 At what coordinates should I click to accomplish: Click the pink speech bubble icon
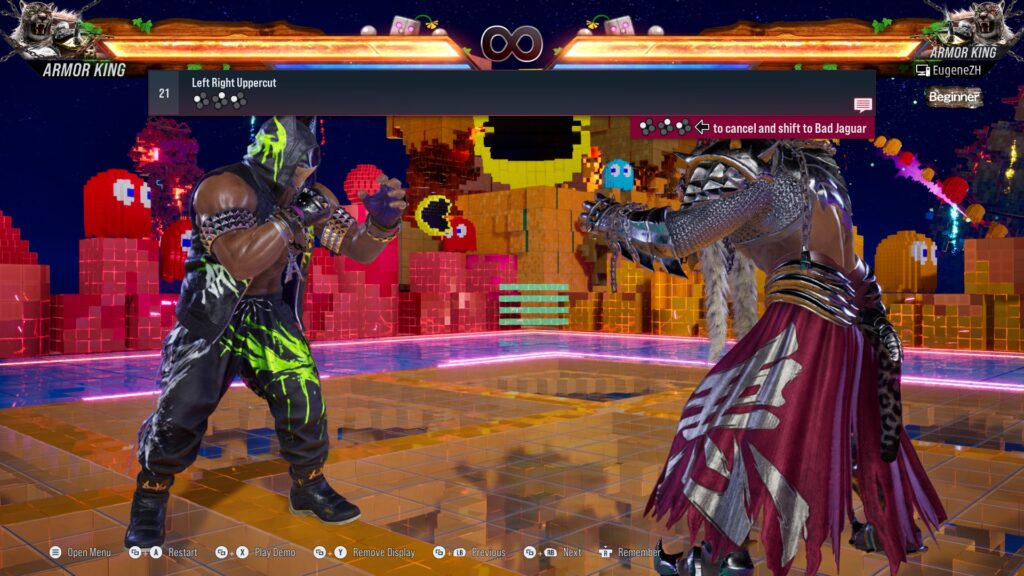click(x=863, y=105)
